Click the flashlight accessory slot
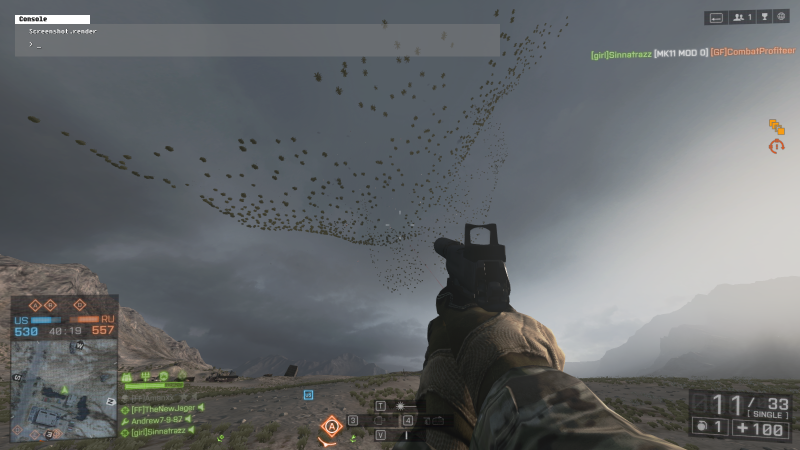The height and width of the screenshot is (450, 800). (400, 406)
